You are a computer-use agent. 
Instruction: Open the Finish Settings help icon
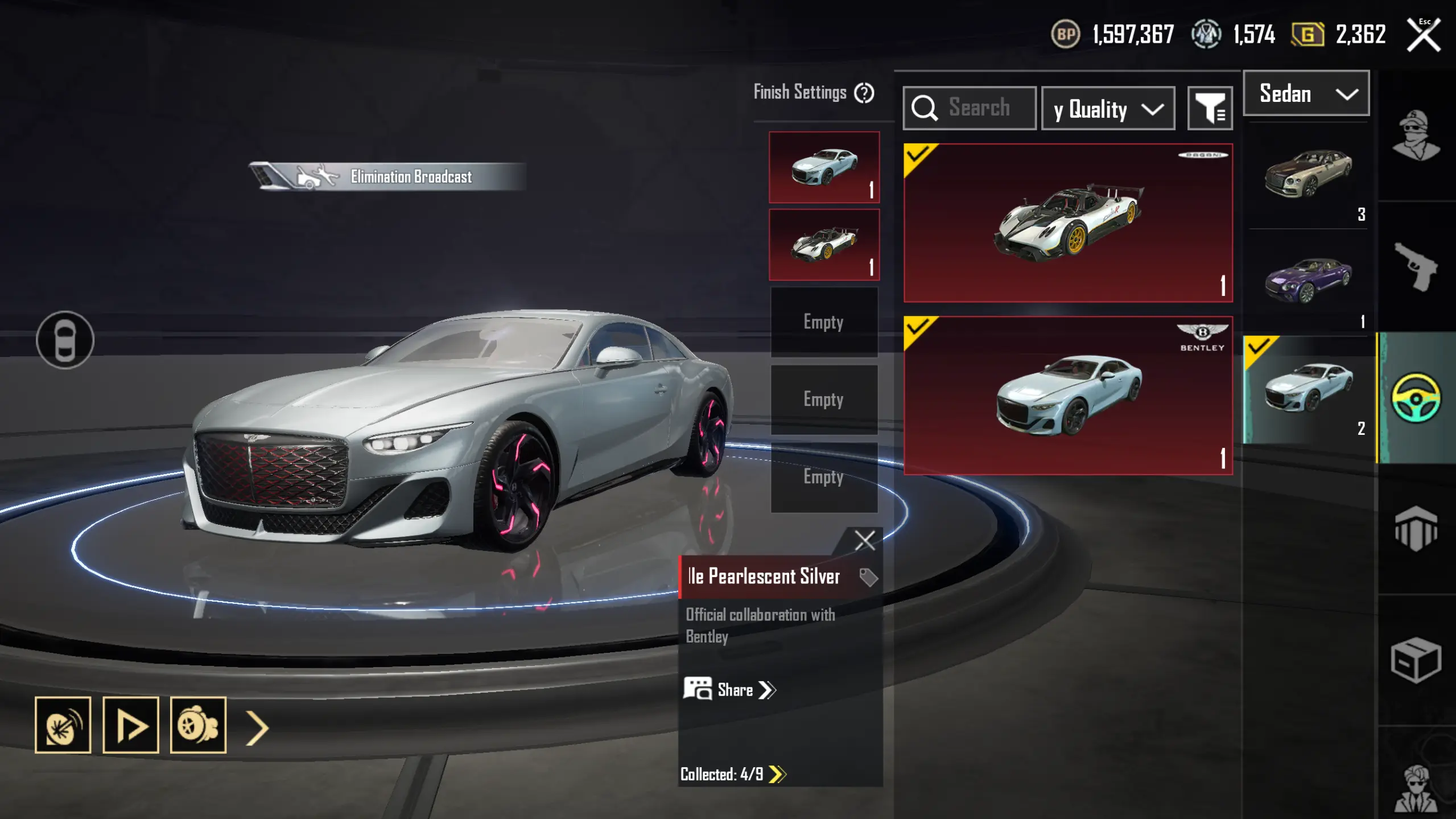(864, 93)
